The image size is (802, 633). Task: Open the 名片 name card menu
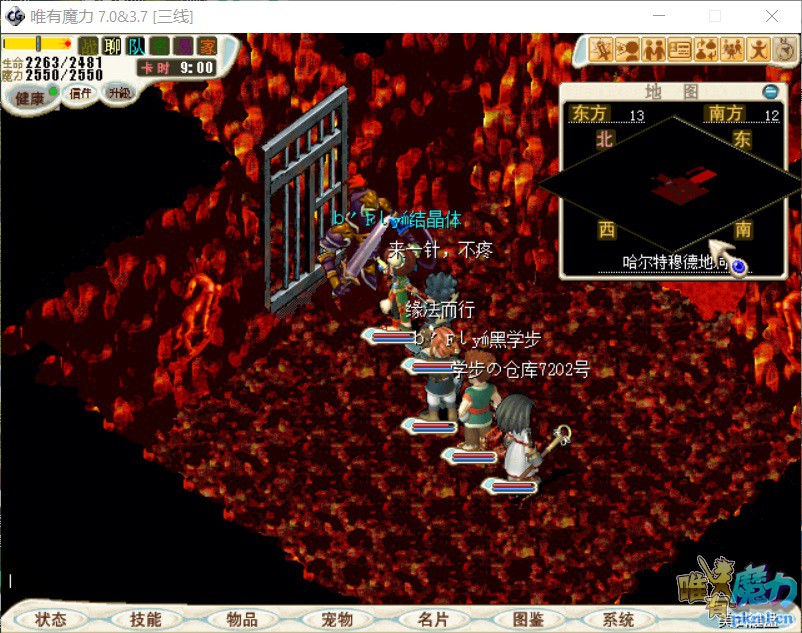433,619
